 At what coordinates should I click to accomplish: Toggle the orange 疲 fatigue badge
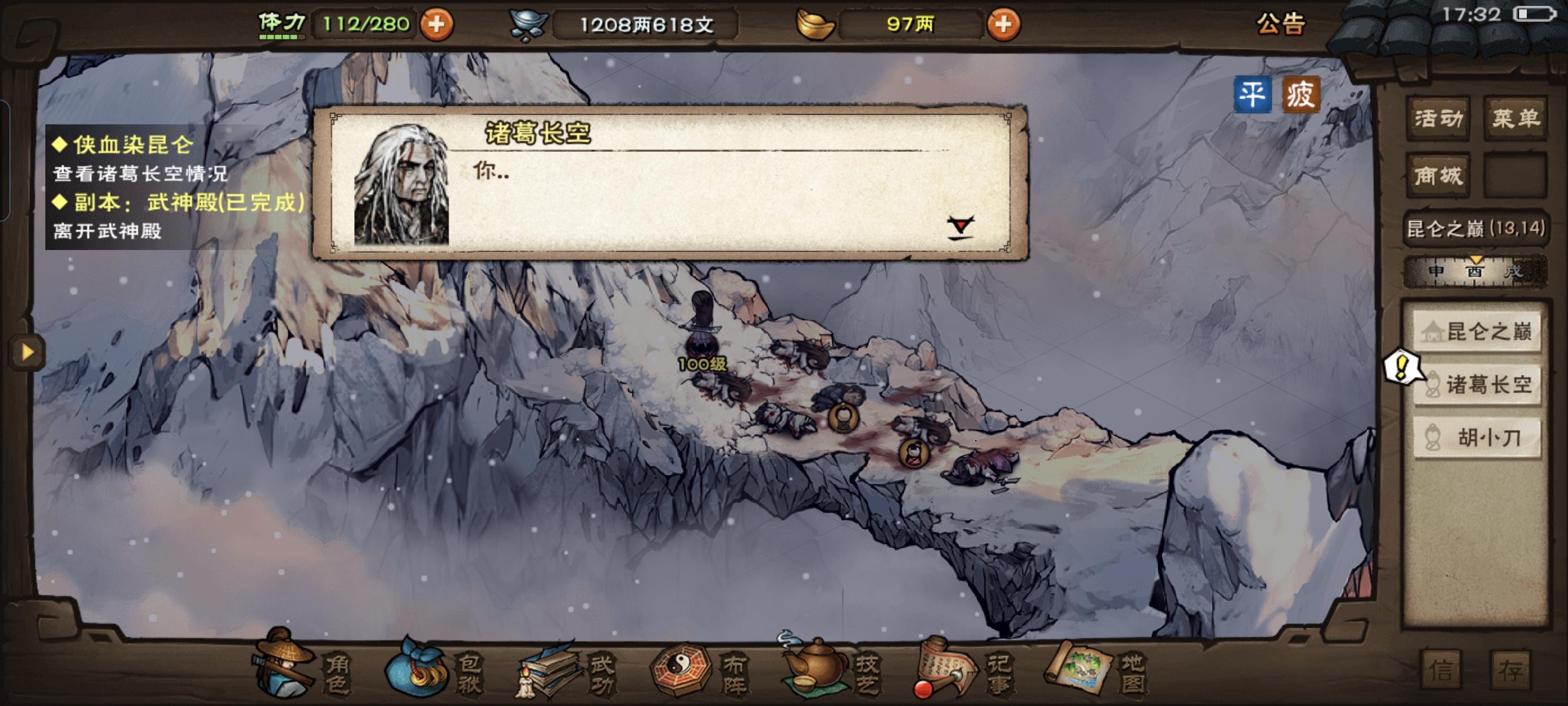[x=1303, y=94]
